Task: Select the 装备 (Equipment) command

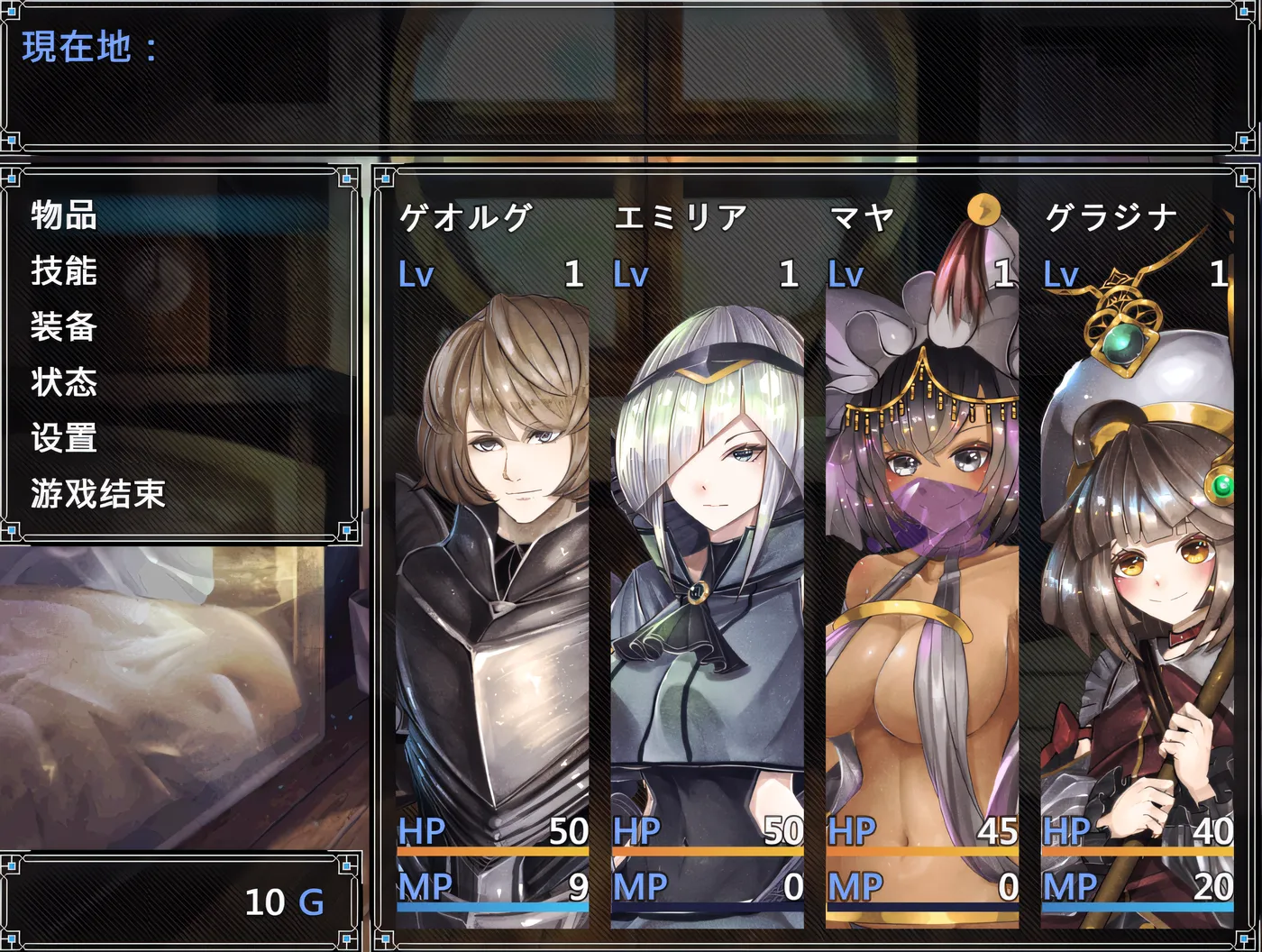Action: pos(63,328)
